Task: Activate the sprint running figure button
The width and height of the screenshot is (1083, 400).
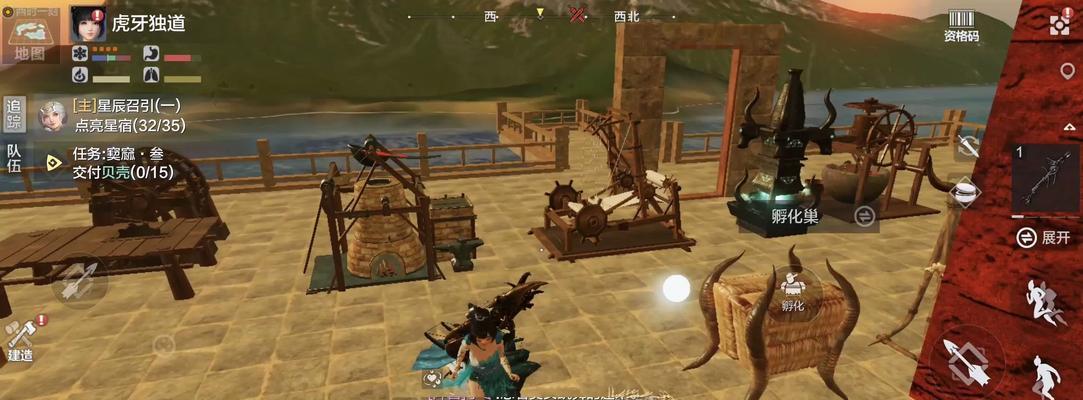Action: [x=1044, y=302]
